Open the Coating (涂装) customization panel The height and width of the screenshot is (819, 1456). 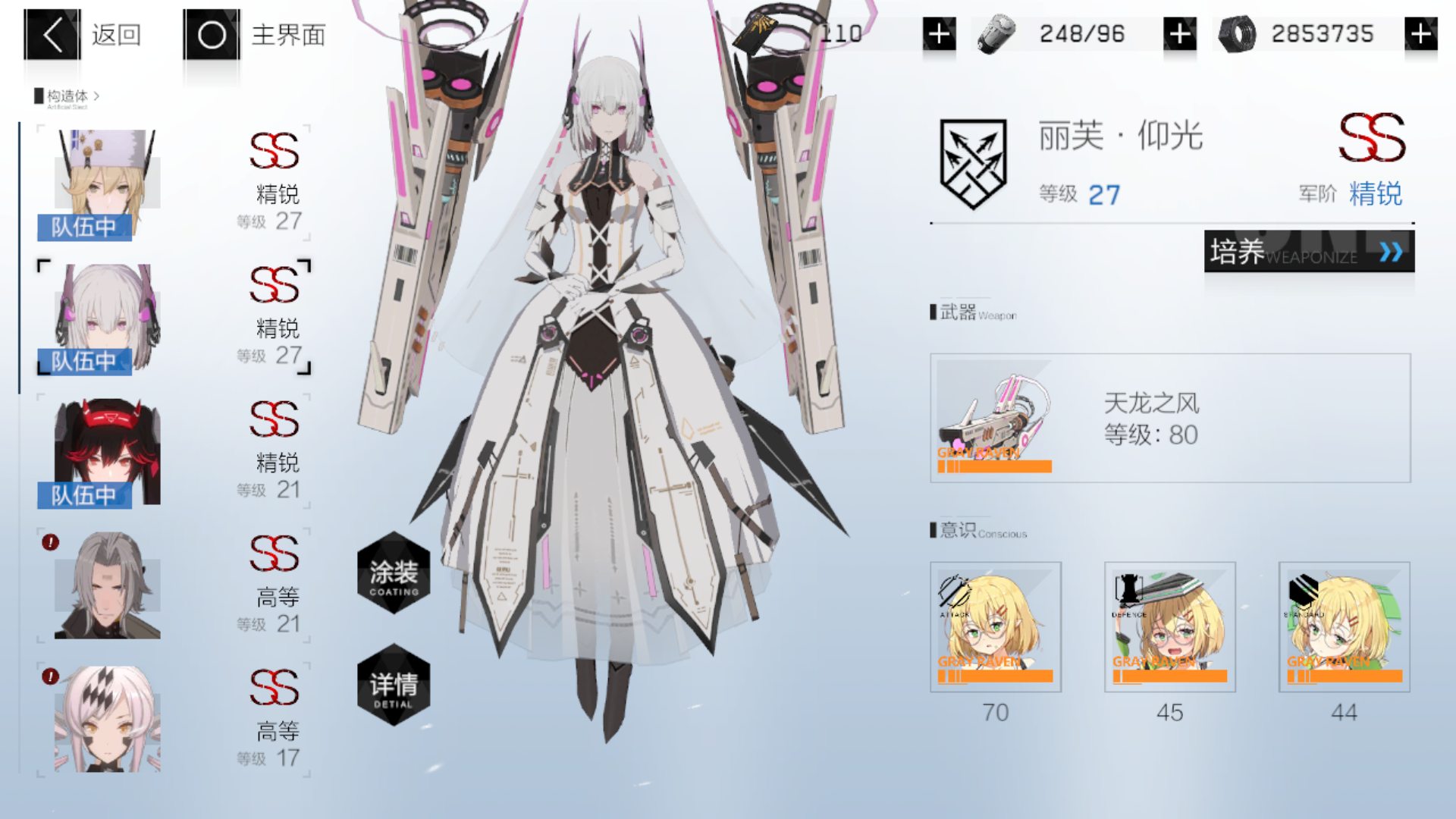pos(394,575)
